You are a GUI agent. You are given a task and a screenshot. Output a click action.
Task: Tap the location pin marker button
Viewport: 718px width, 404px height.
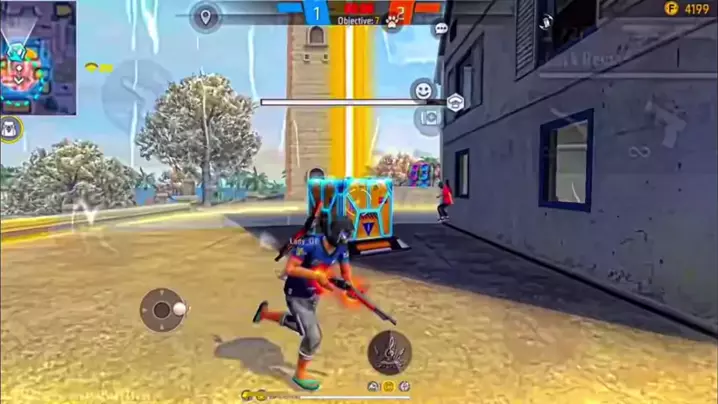[206, 17]
